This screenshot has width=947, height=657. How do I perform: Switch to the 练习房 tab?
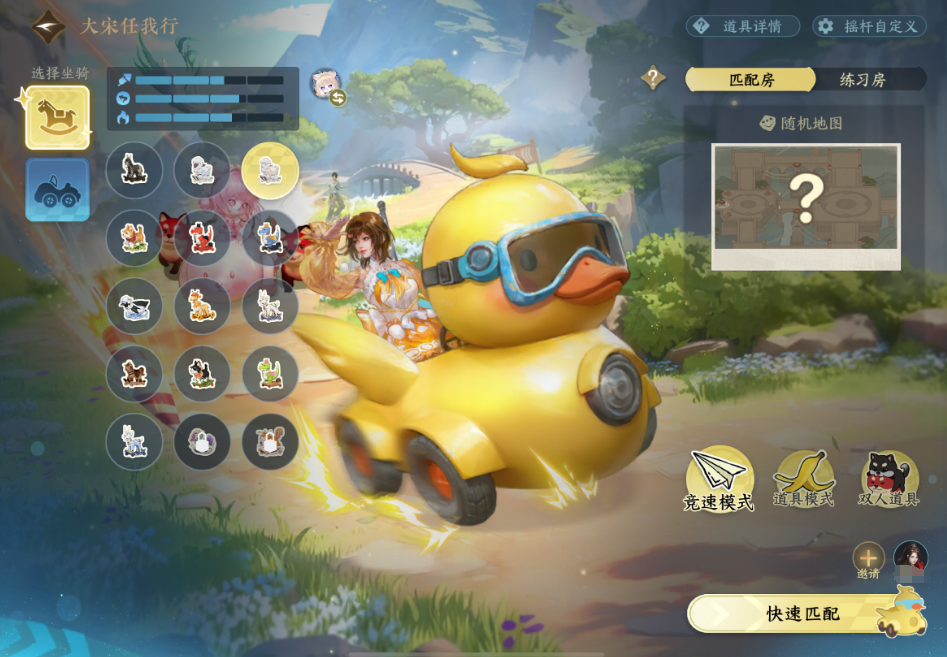pyautogui.click(x=862, y=80)
